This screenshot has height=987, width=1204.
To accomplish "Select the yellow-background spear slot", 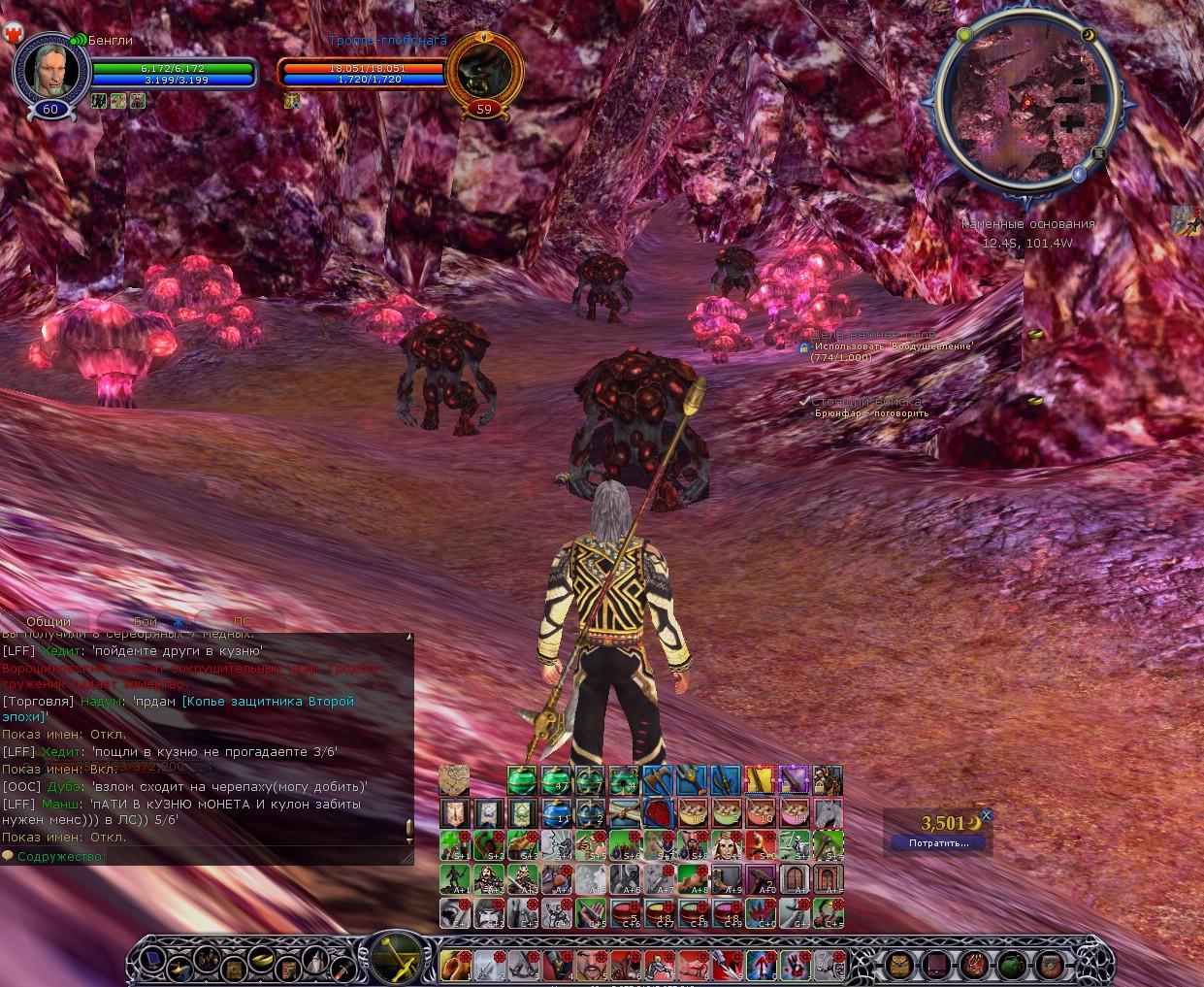I will pos(759,779).
